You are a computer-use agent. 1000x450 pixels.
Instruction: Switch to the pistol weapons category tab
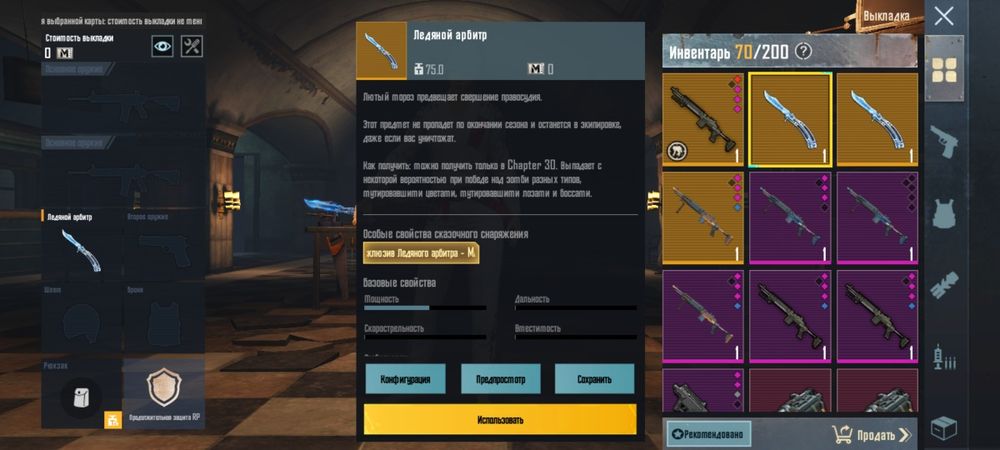click(943, 142)
